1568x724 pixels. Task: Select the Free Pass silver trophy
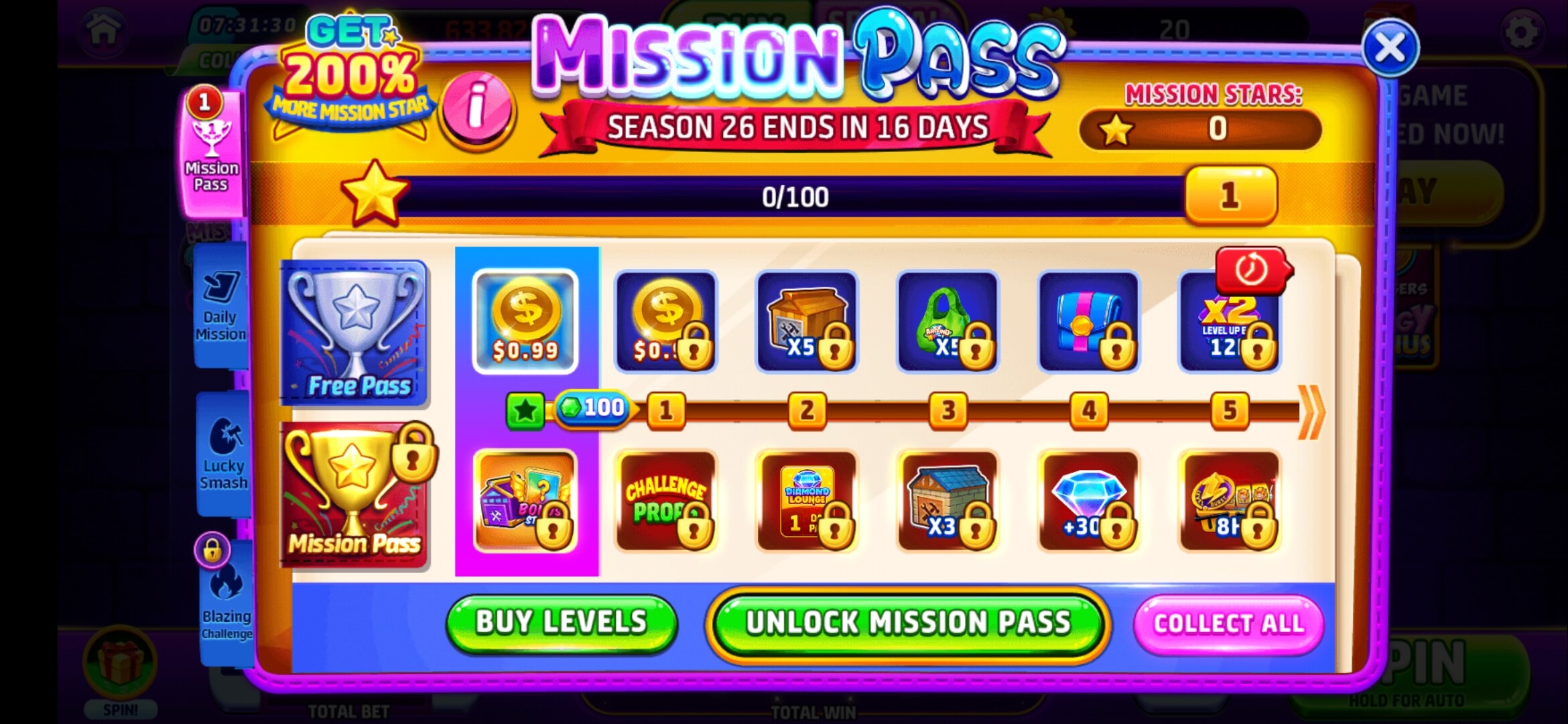pyautogui.click(x=355, y=334)
